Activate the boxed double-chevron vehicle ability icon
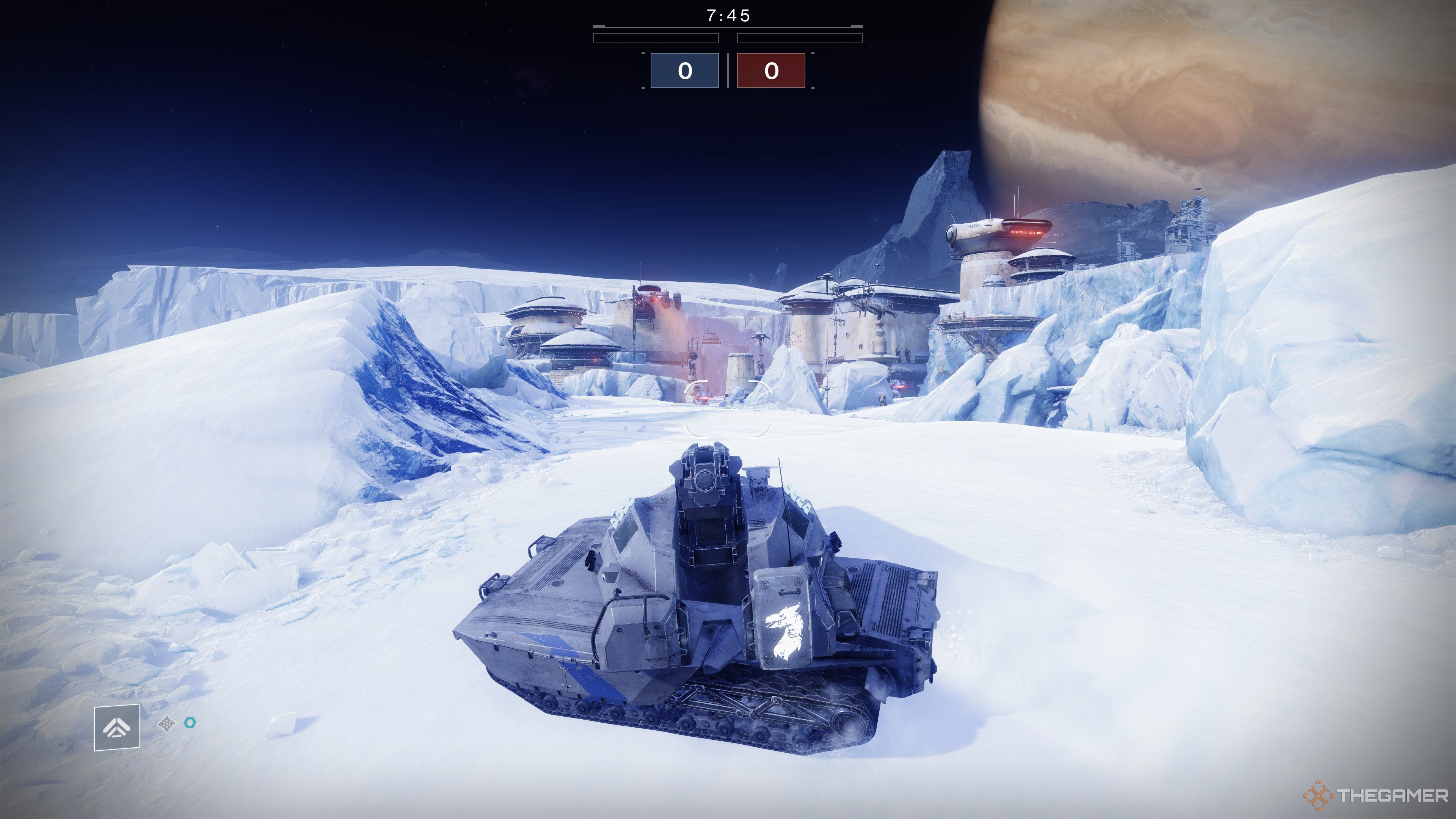1456x819 pixels. pyautogui.click(x=116, y=728)
